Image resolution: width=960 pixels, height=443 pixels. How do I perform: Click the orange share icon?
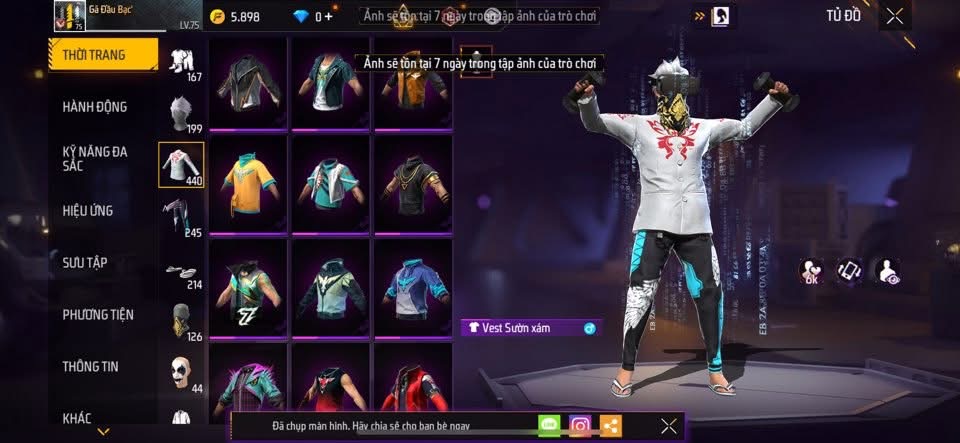click(610, 426)
